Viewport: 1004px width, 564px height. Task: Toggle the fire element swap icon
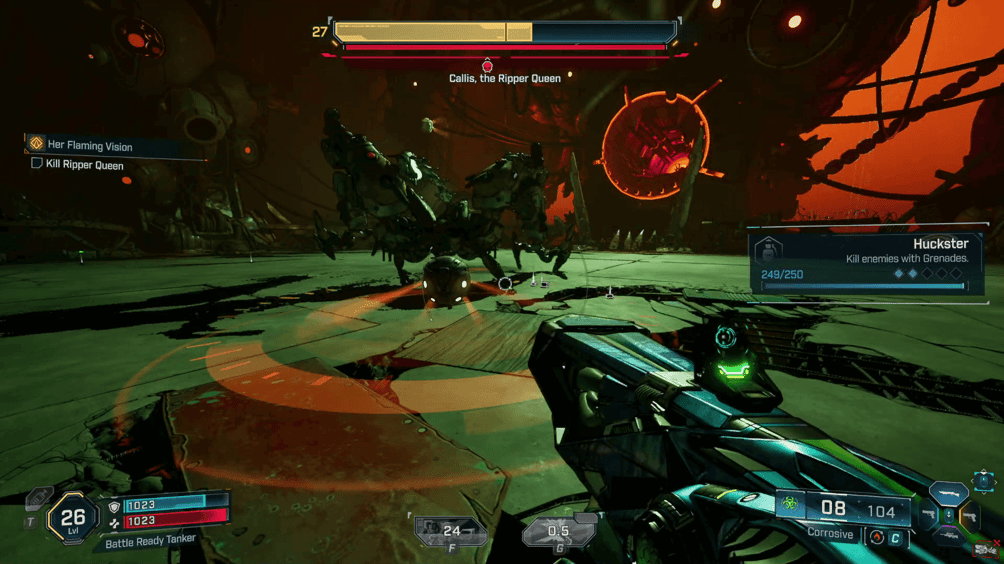(877, 537)
